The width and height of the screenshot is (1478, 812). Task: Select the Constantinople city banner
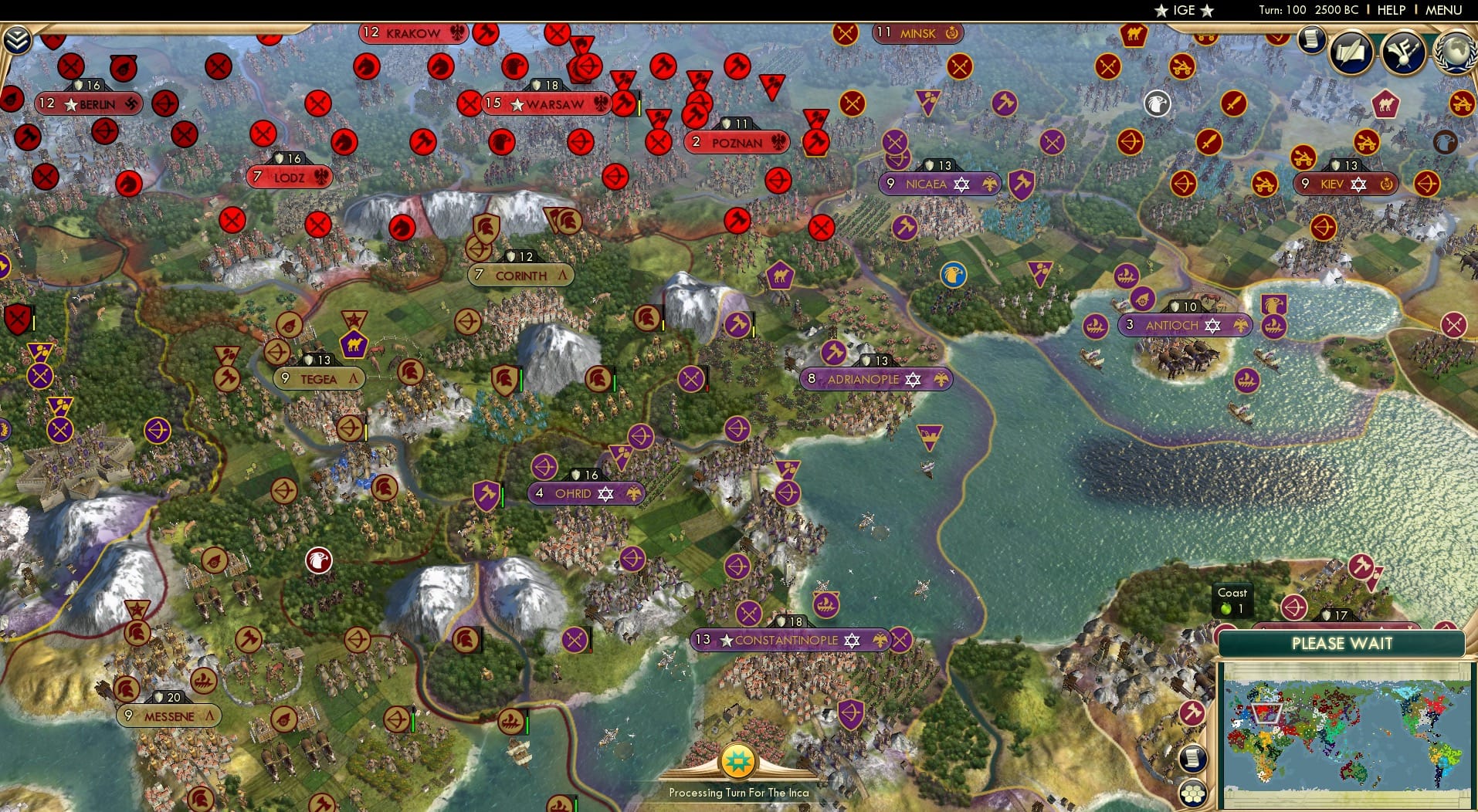pyautogui.click(x=787, y=640)
